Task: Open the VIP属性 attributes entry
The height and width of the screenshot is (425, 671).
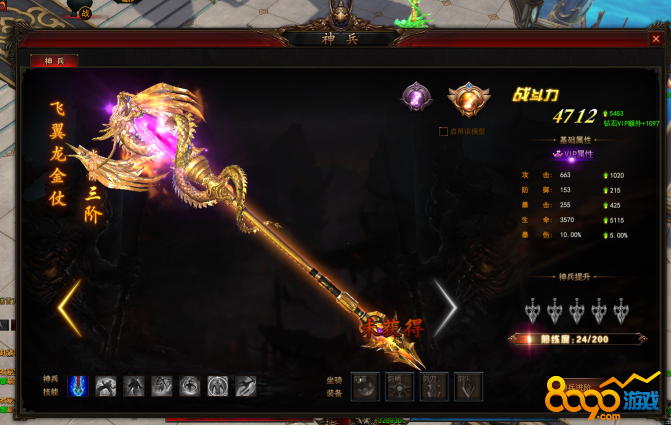Action: [574, 153]
